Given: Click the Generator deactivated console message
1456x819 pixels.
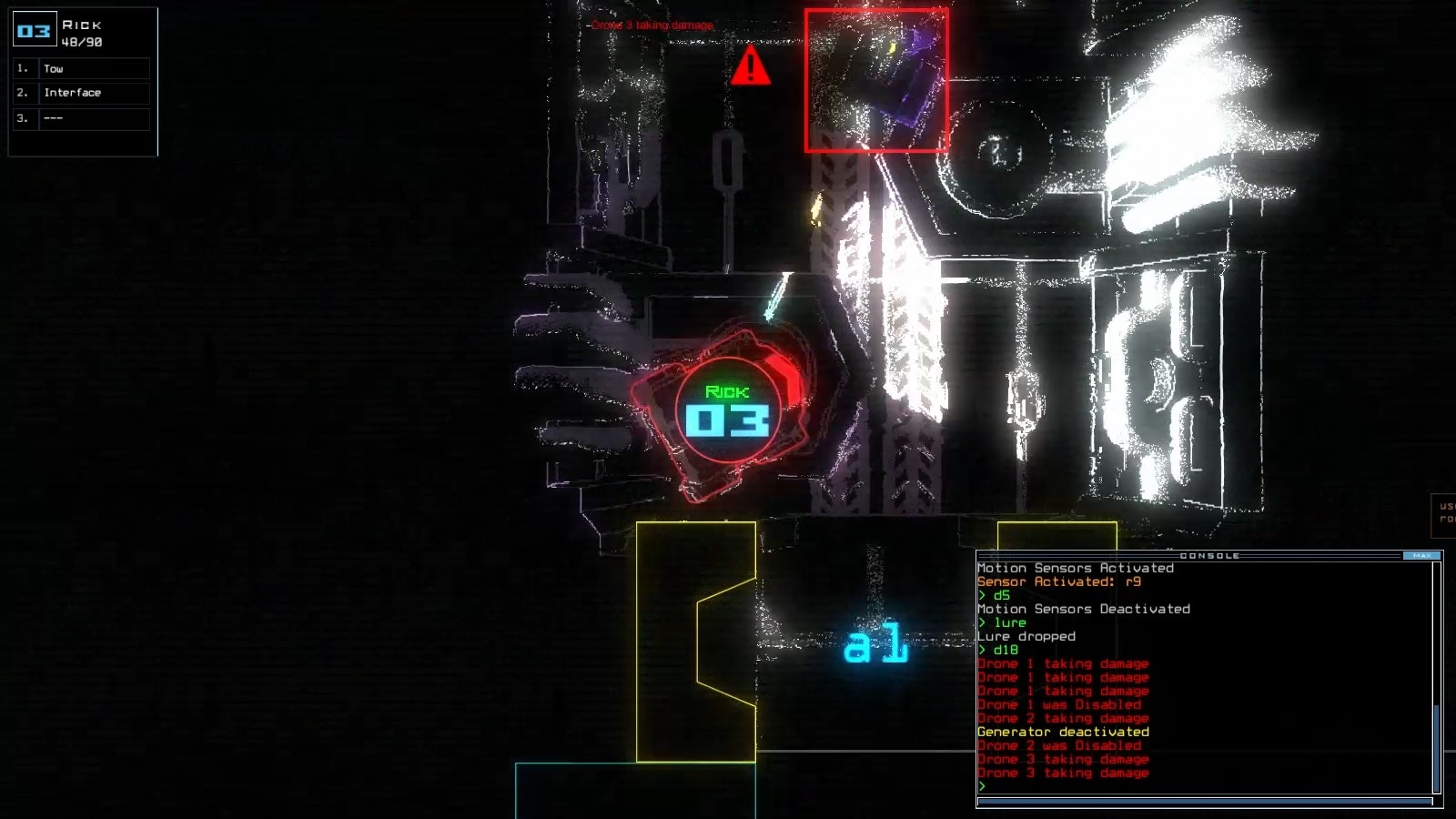Looking at the screenshot, I should click(1062, 731).
